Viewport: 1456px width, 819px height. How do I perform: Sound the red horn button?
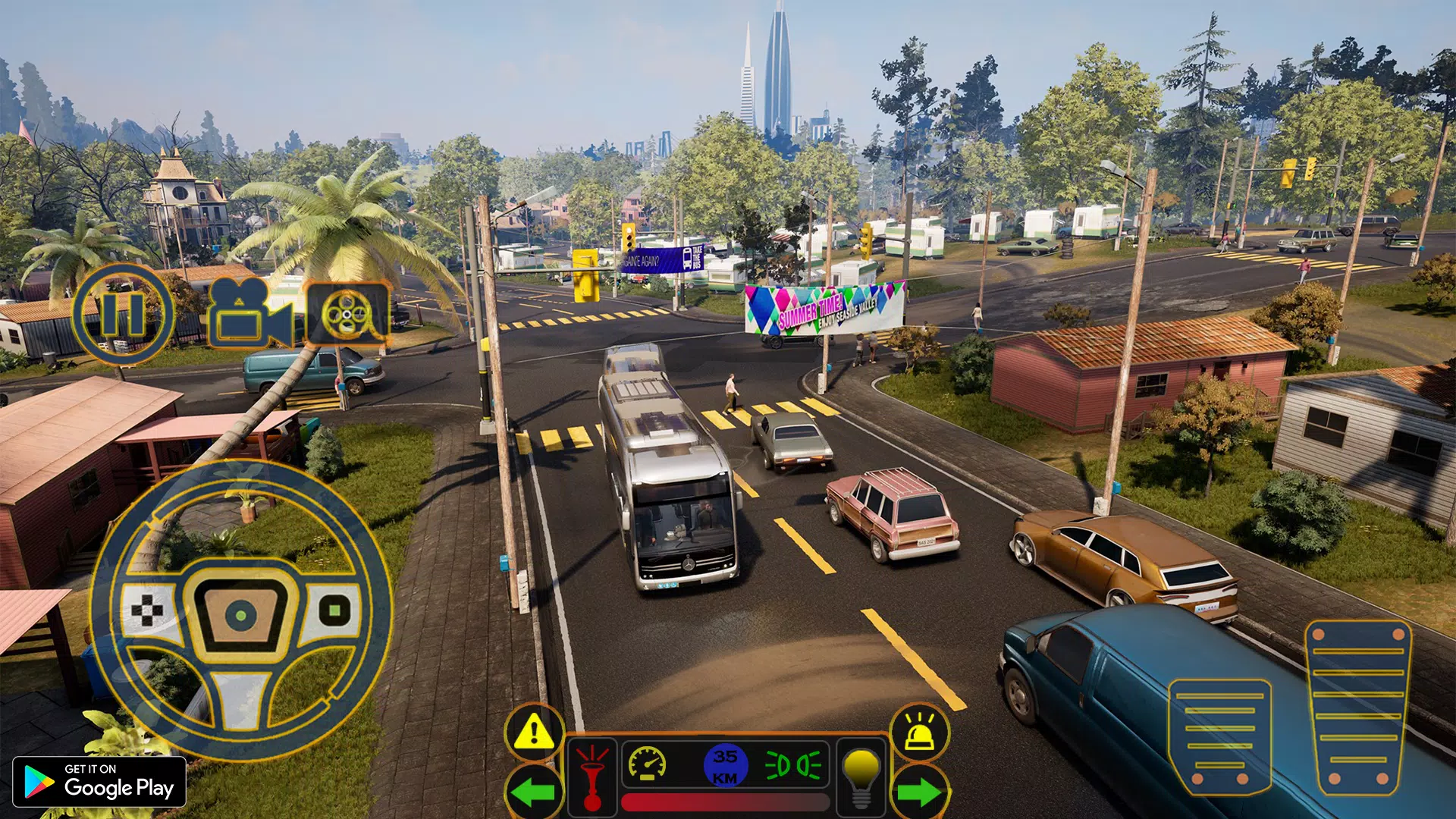[x=592, y=777]
